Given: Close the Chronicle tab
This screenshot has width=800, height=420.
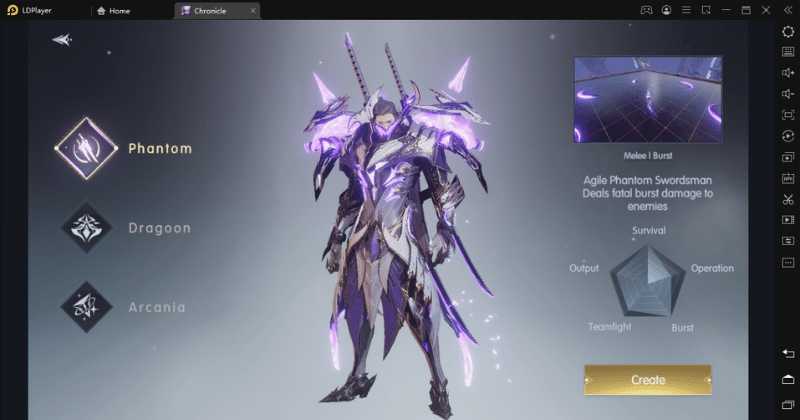Looking at the screenshot, I should tap(253, 11).
